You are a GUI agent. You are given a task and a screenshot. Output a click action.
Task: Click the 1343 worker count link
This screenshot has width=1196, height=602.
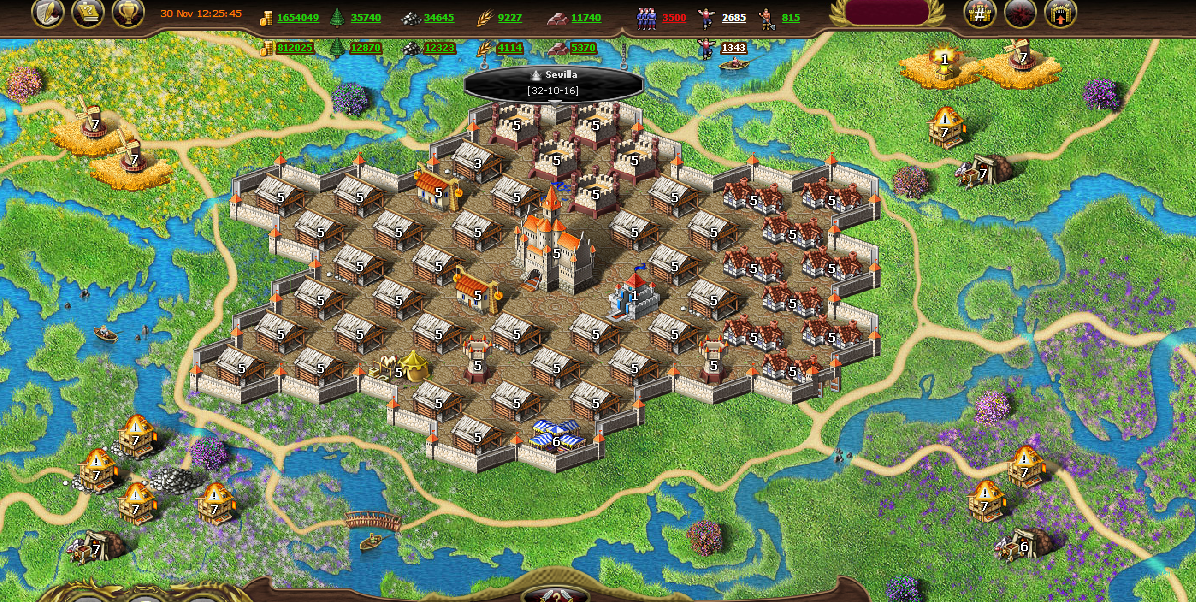734,48
